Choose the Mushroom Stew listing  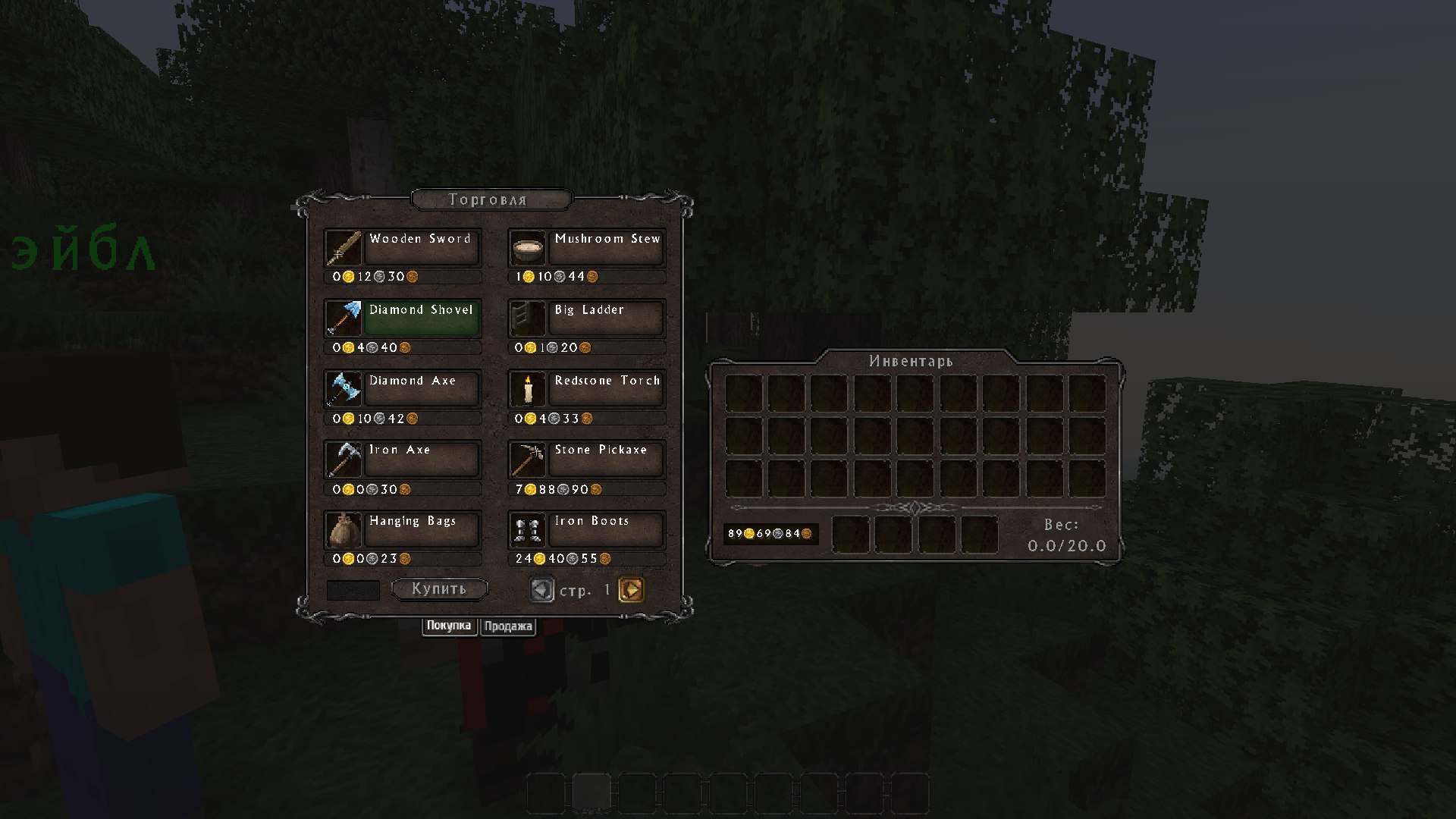[606, 248]
